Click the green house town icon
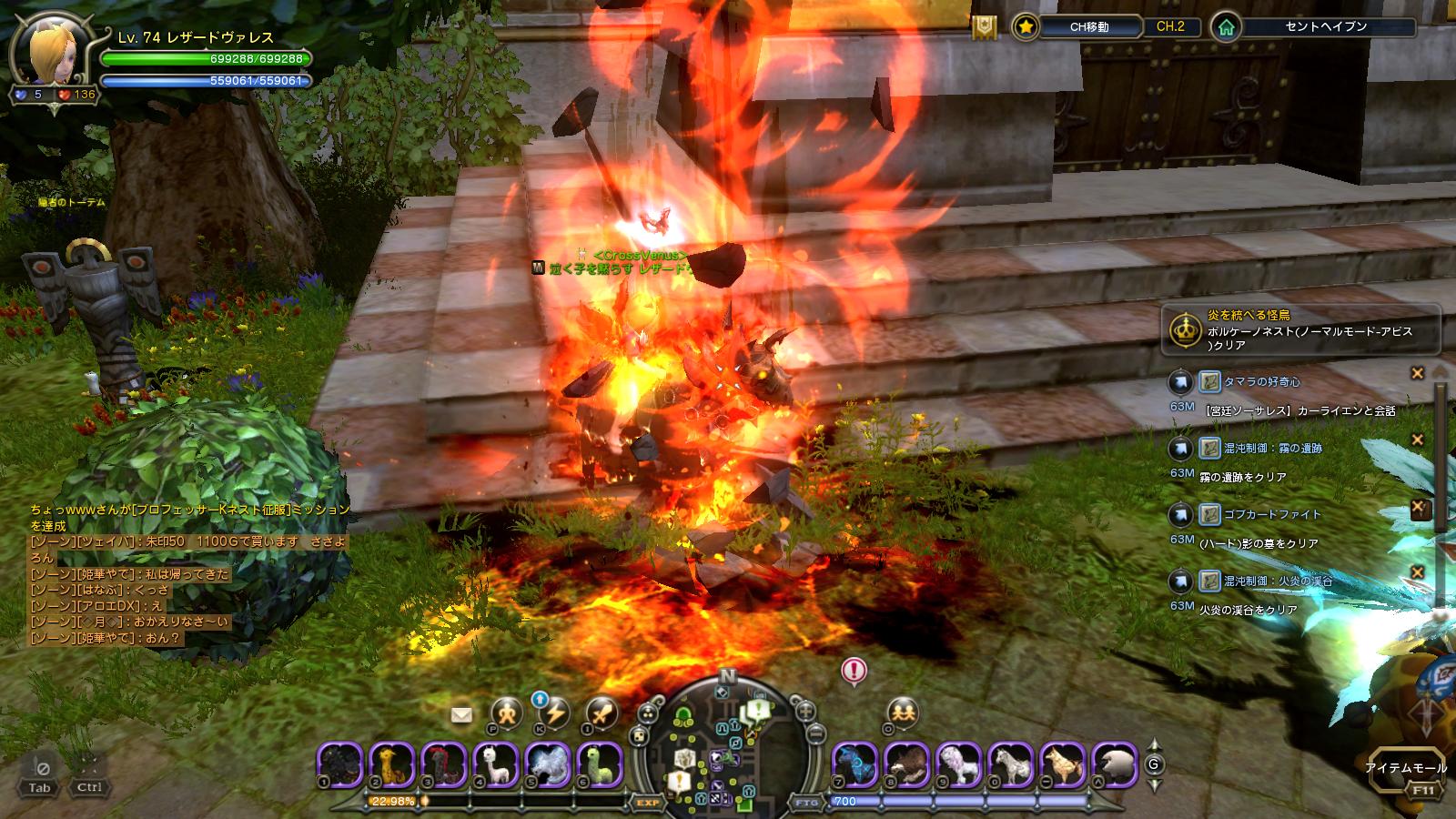1456x819 pixels. tap(1227, 27)
